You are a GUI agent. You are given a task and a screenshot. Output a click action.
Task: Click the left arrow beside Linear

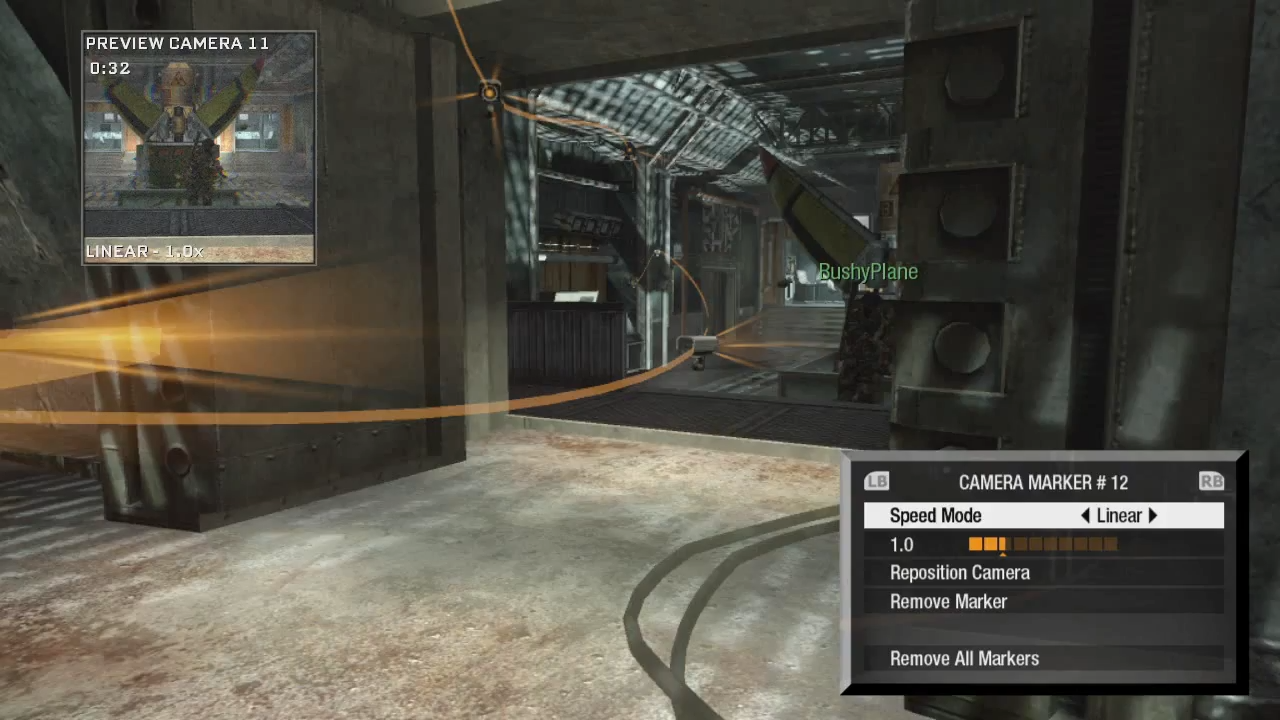[x=1085, y=516]
